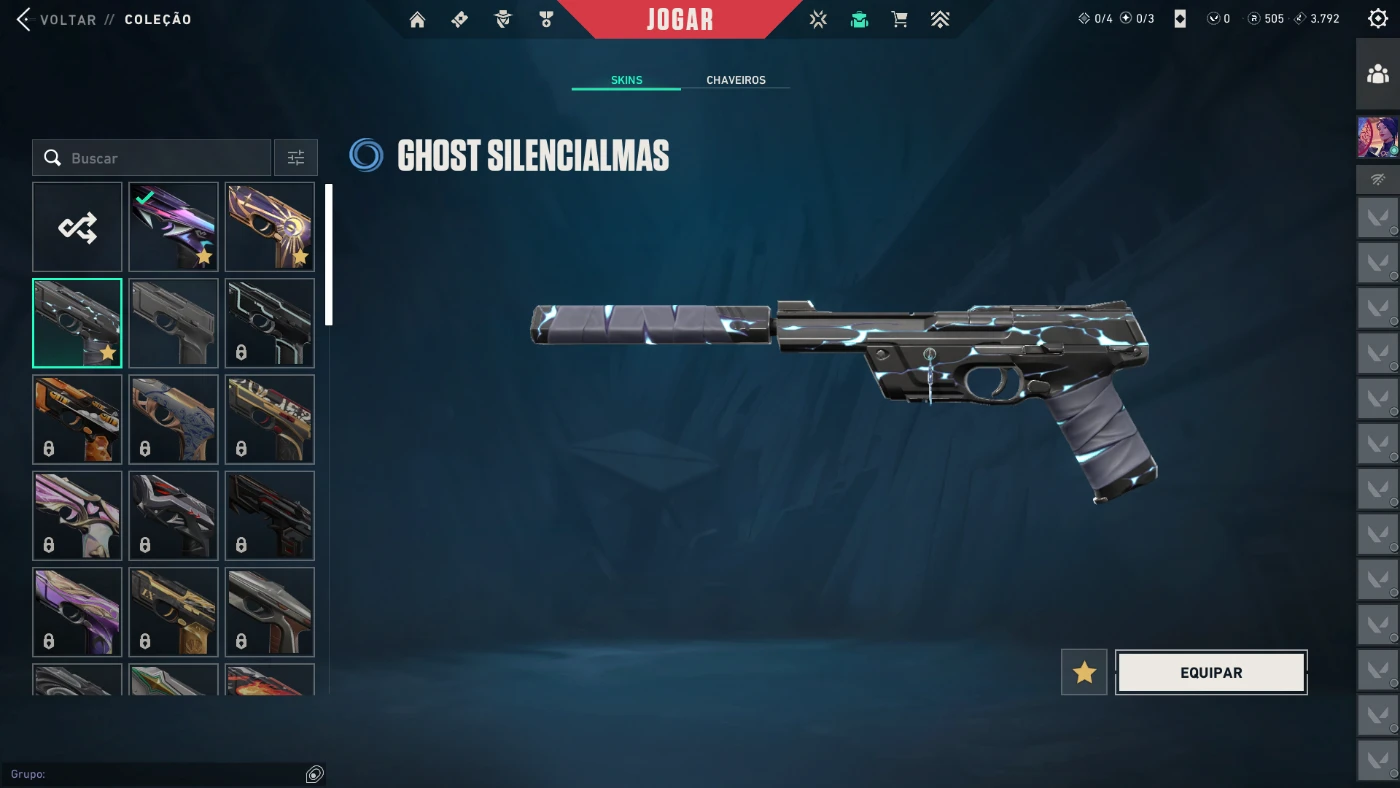Select the equipped purple Ghost skin with checkmark
Viewport: 1400px width, 788px height.
173,227
